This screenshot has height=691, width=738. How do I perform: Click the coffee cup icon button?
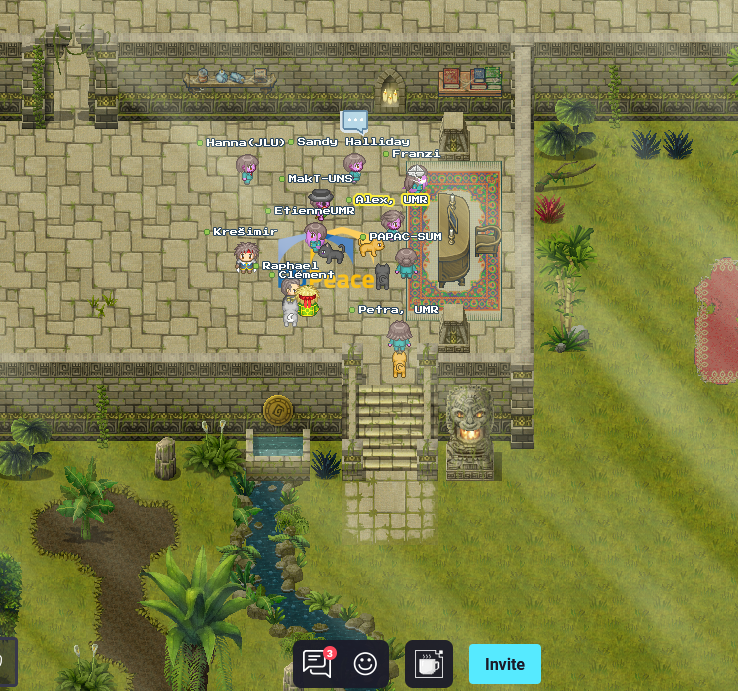tap(429, 664)
